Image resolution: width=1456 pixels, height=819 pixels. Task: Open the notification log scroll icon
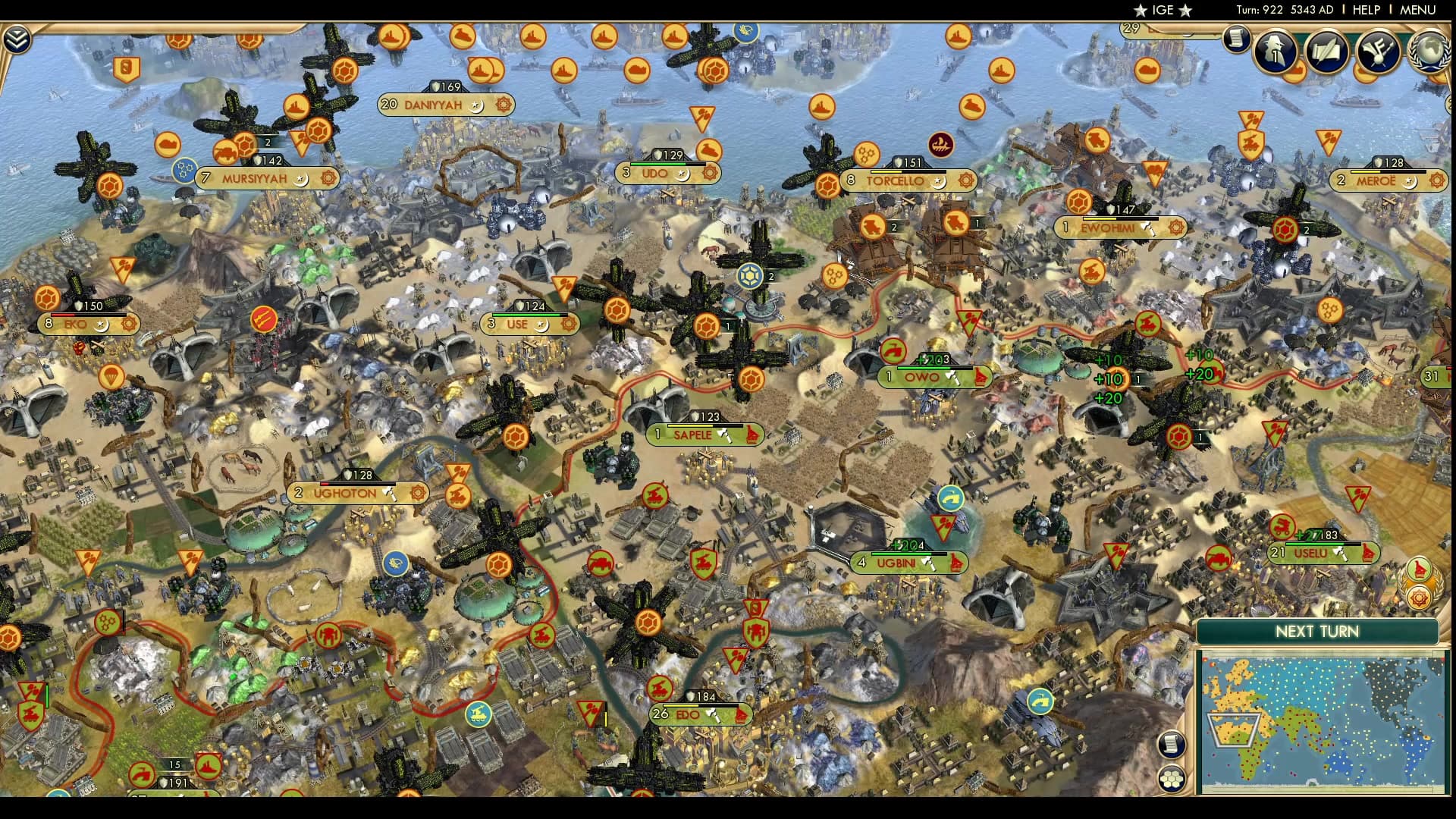point(1236,39)
